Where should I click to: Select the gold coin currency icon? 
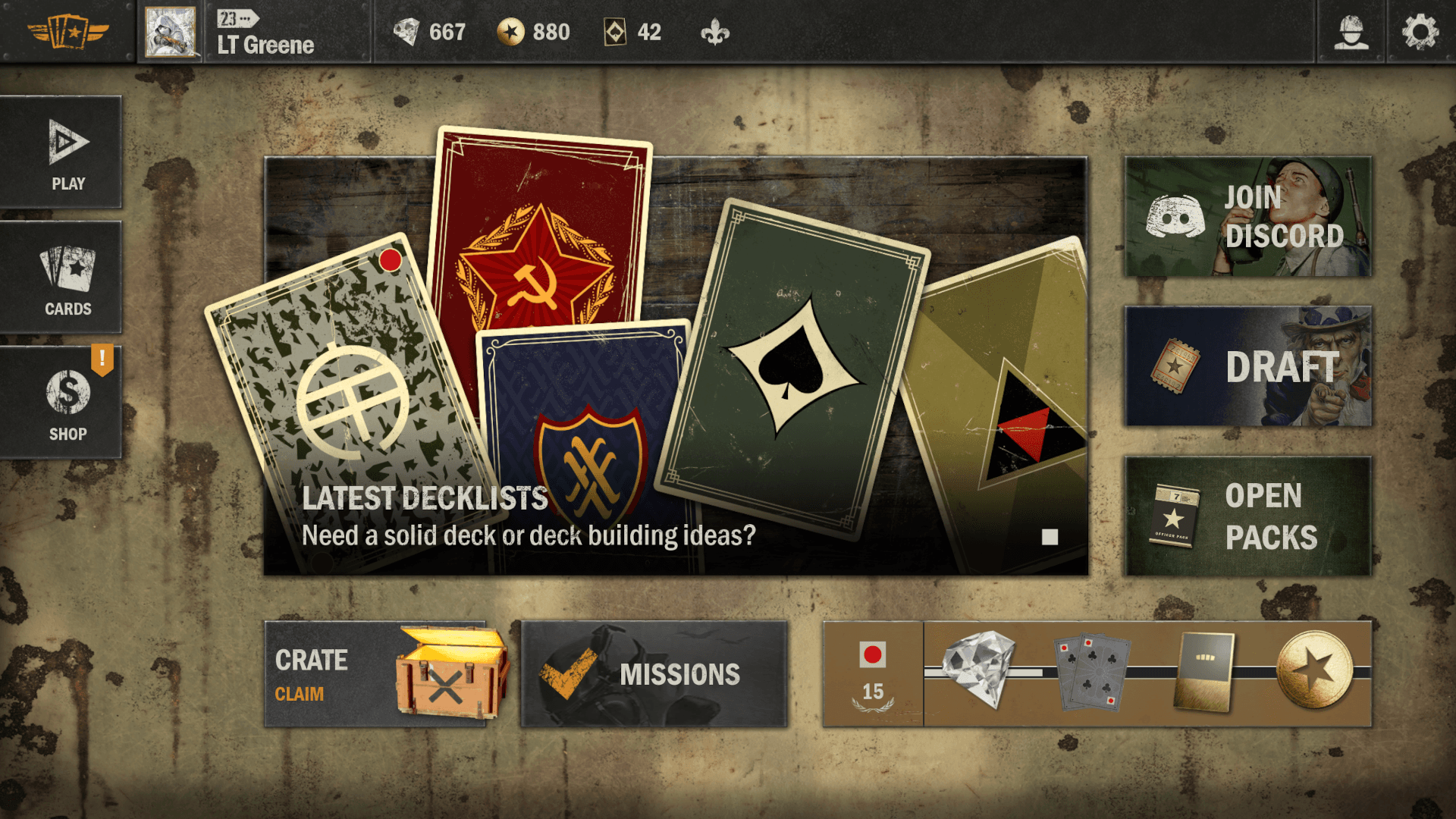pos(510,32)
